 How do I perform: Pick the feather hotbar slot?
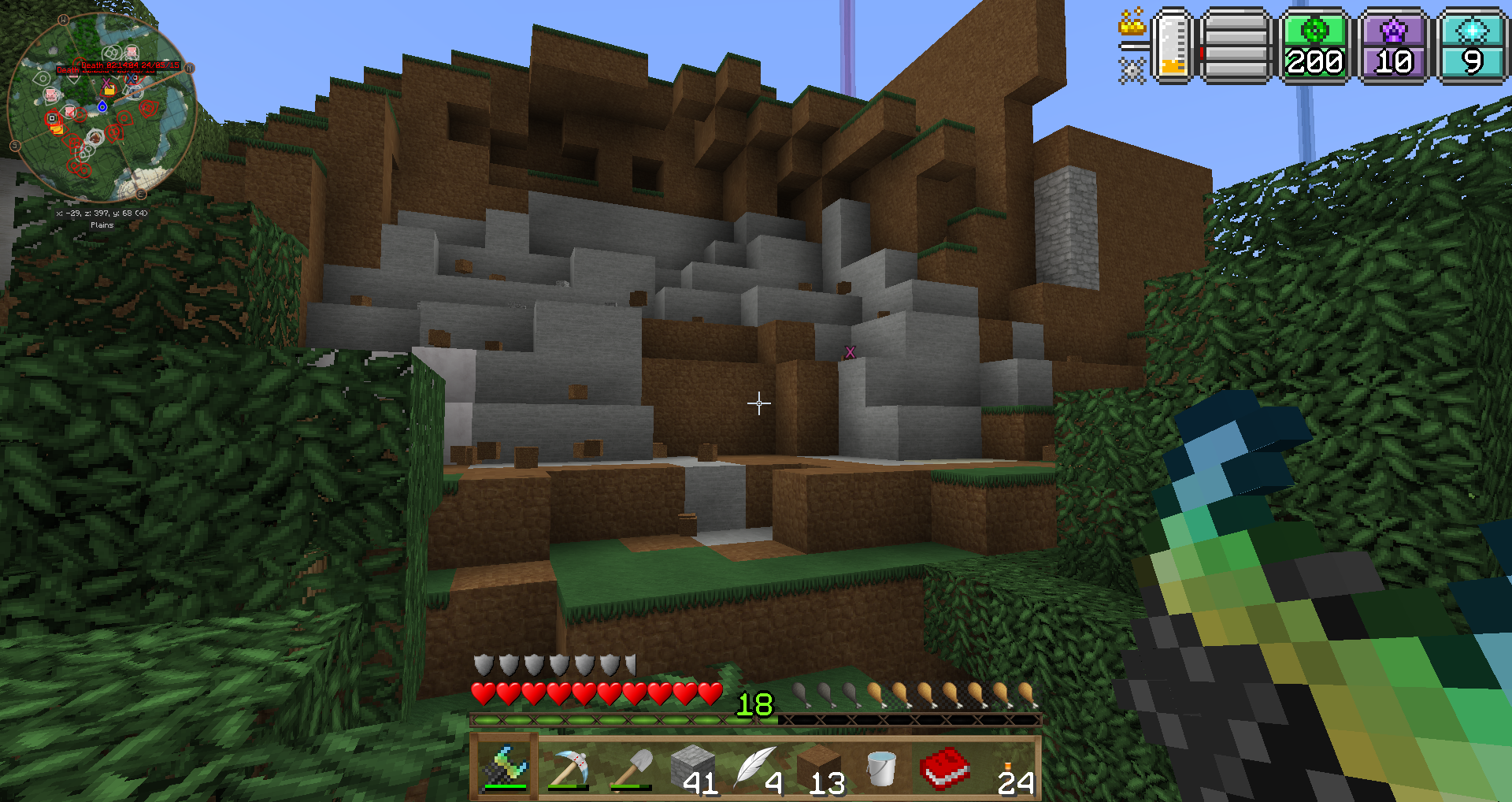click(x=757, y=768)
